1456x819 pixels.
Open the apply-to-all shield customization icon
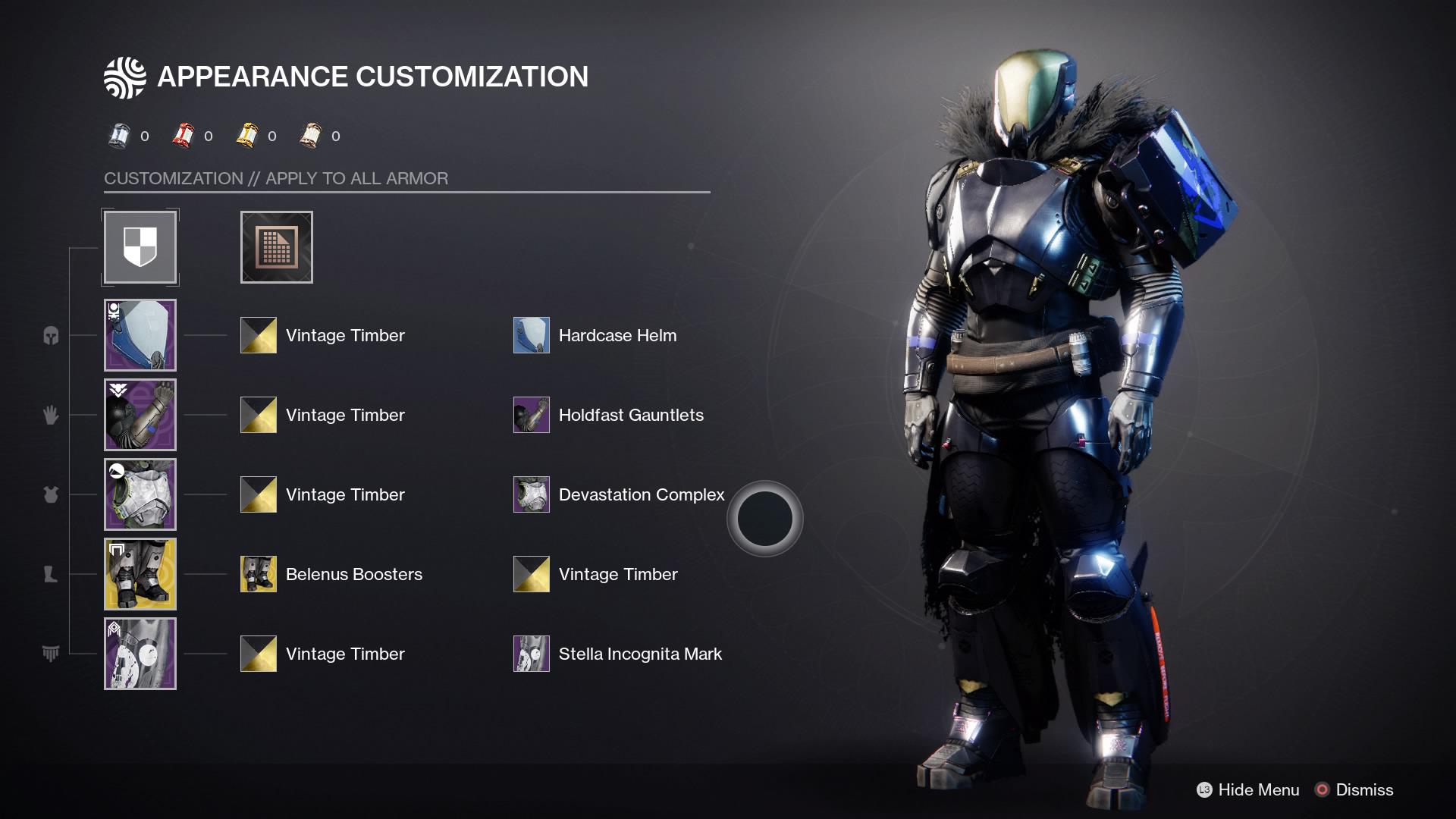[140, 247]
